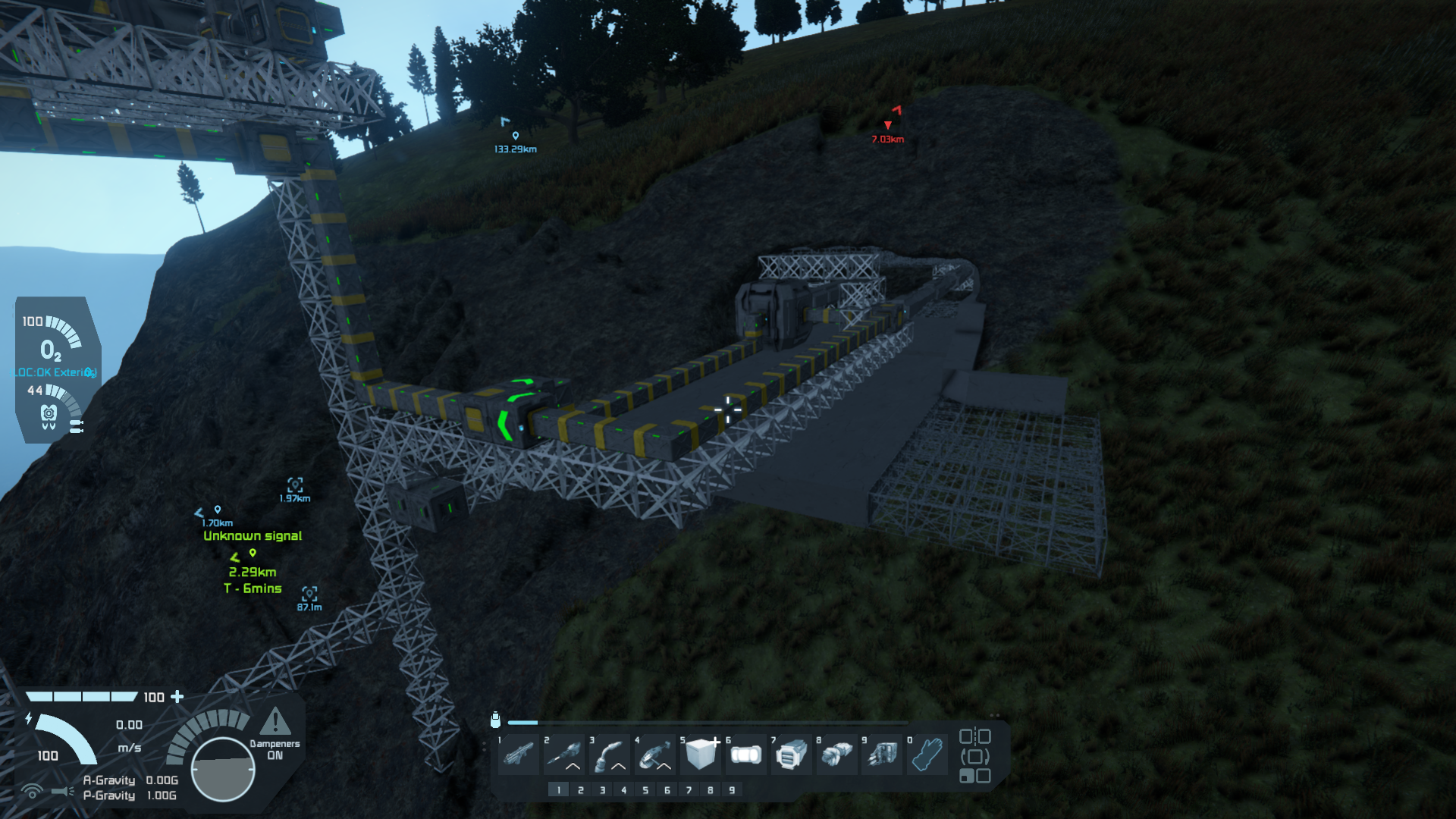Image resolution: width=1456 pixels, height=819 pixels.
Task: Toggle the symmetry mirror mode icon
Action: [975, 736]
